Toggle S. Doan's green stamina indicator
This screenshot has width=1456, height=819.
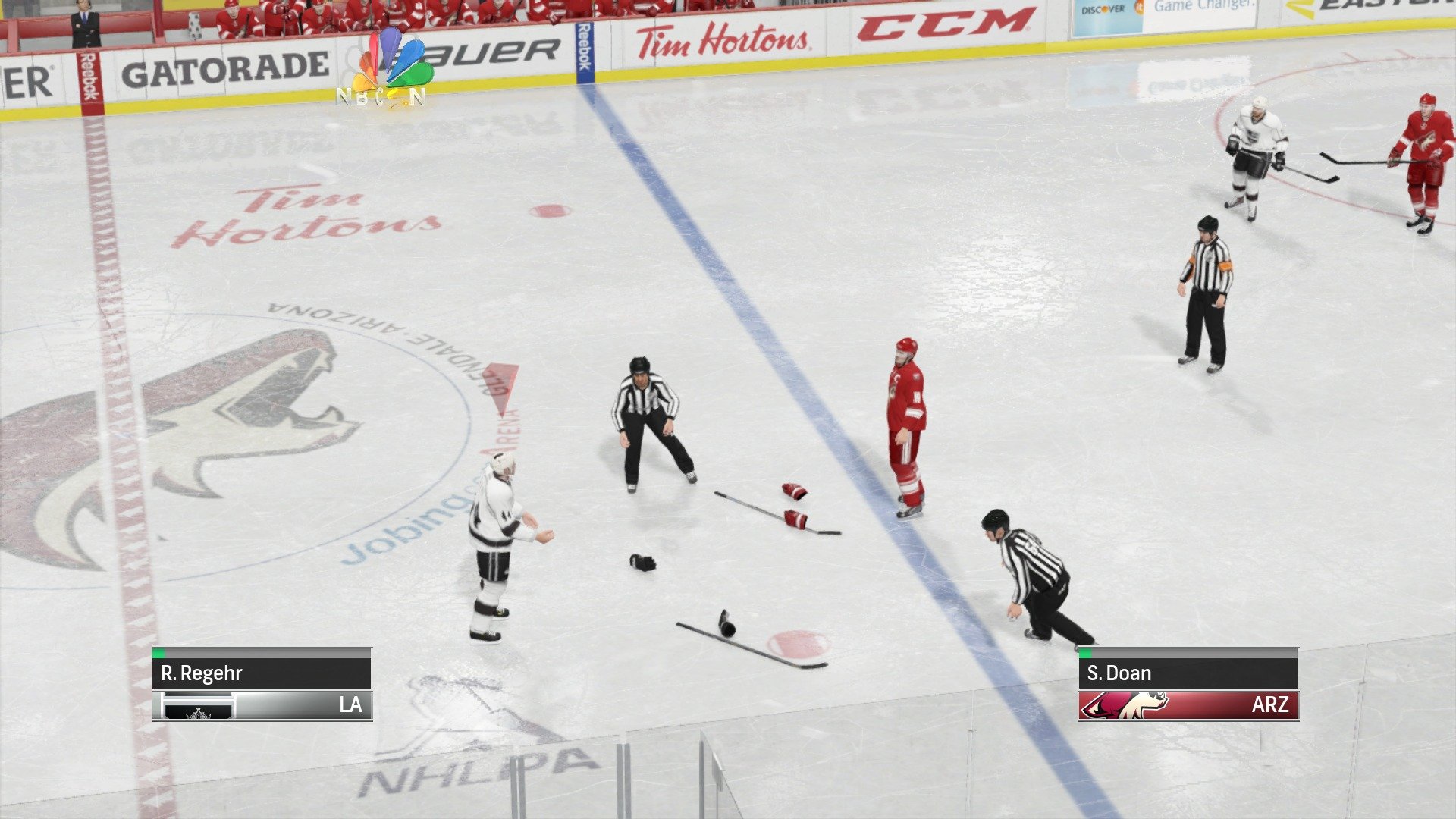click(1086, 653)
